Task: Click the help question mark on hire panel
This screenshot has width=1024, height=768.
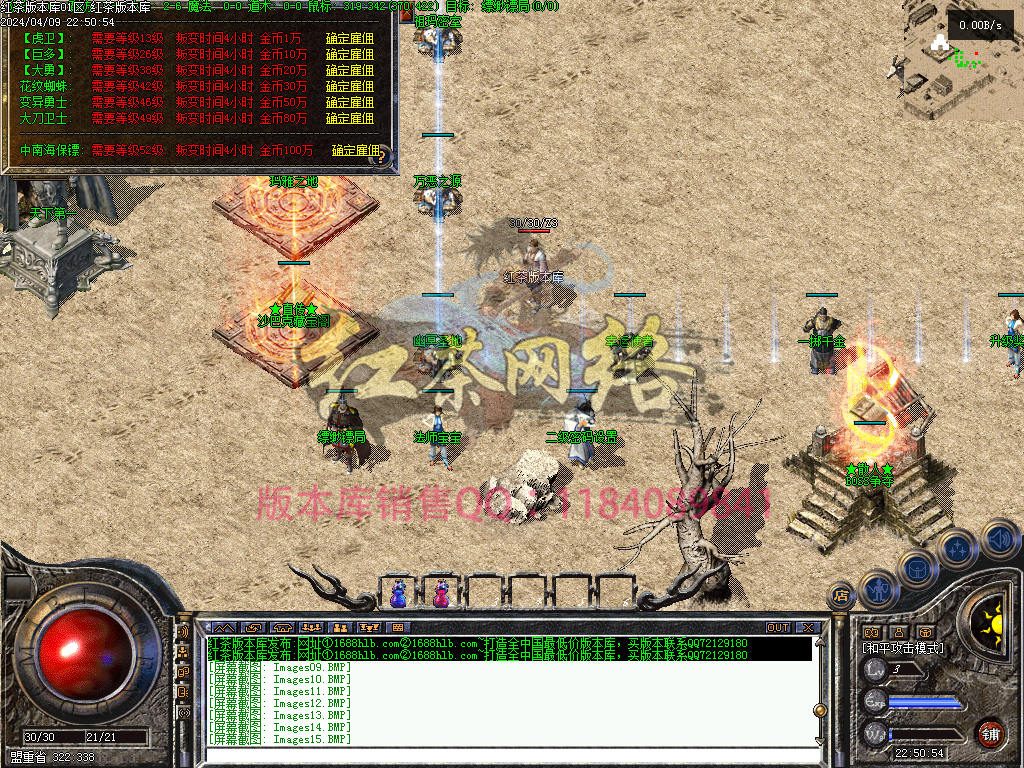Action: click(x=381, y=158)
